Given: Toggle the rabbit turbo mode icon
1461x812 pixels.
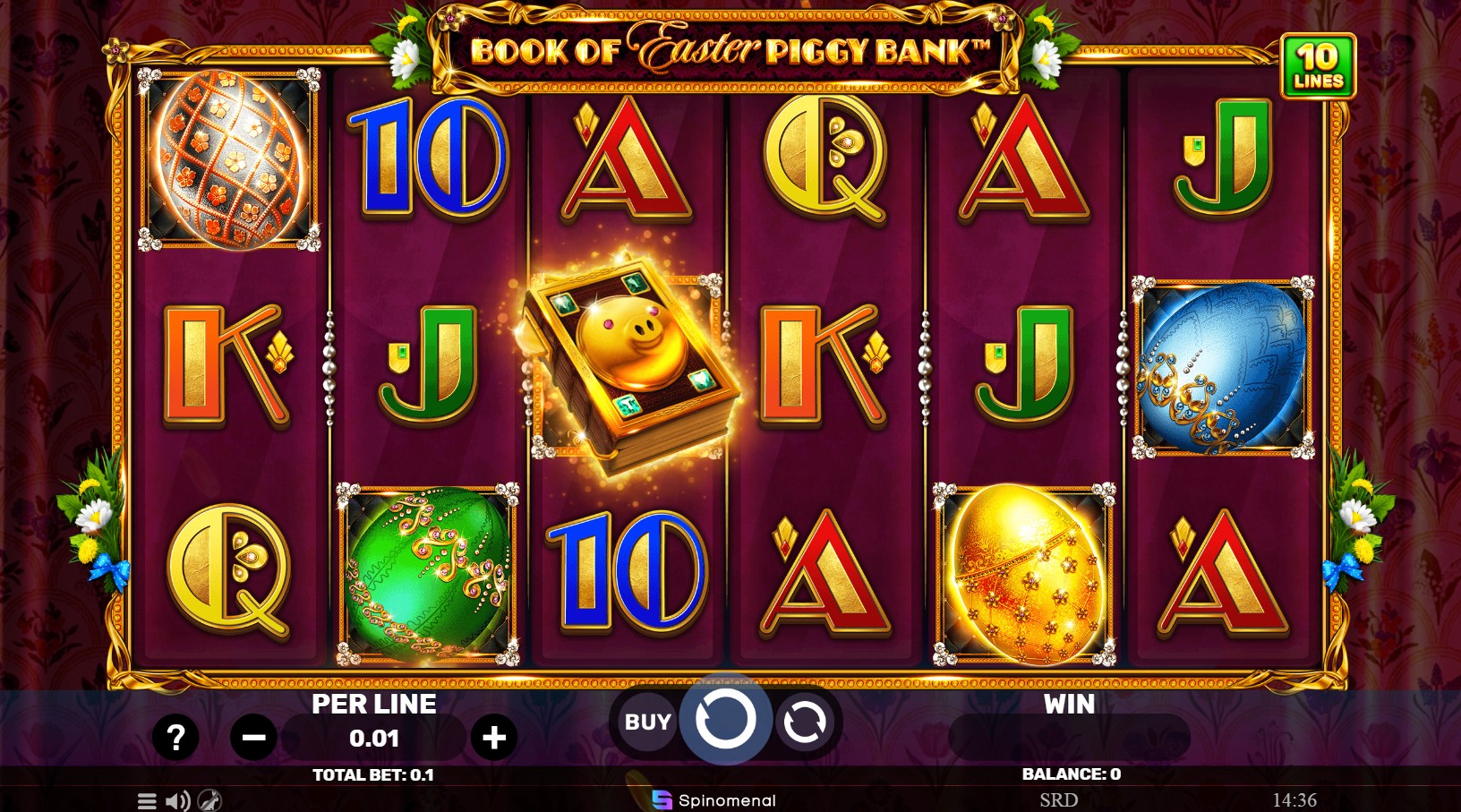Looking at the screenshot, I should click(209, 800).
